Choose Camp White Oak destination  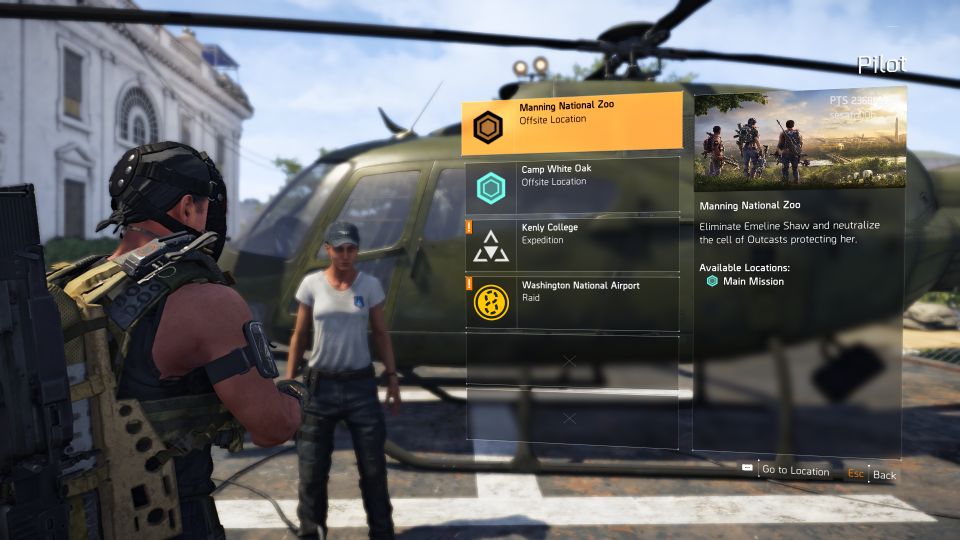click(571, 186)
